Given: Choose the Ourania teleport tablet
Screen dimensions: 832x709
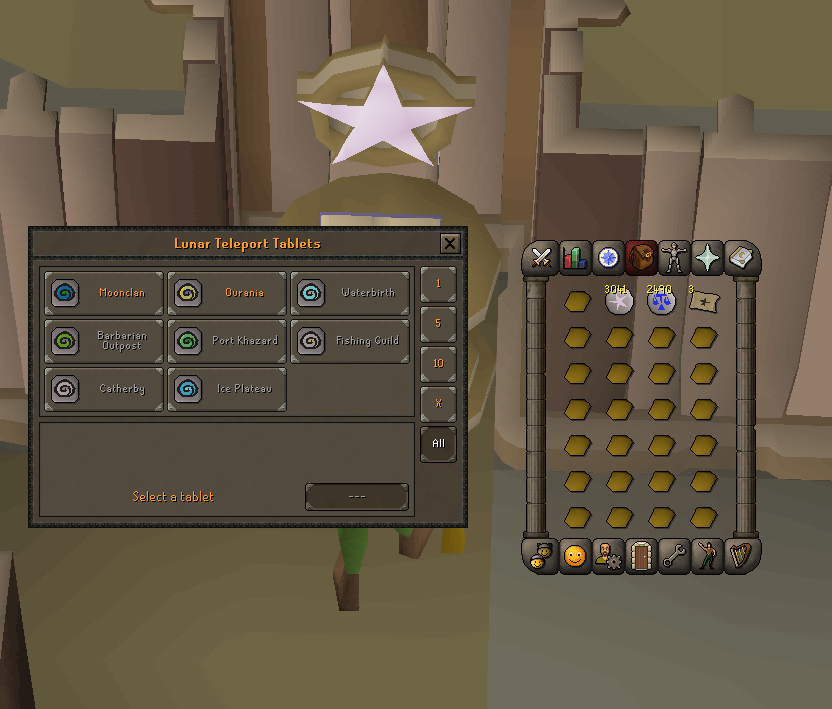Looking at the screenshot, I should pos(227,293).
